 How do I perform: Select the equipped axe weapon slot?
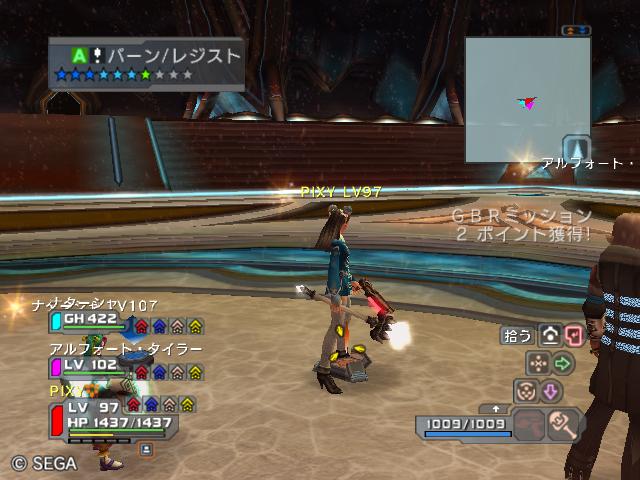567,424
